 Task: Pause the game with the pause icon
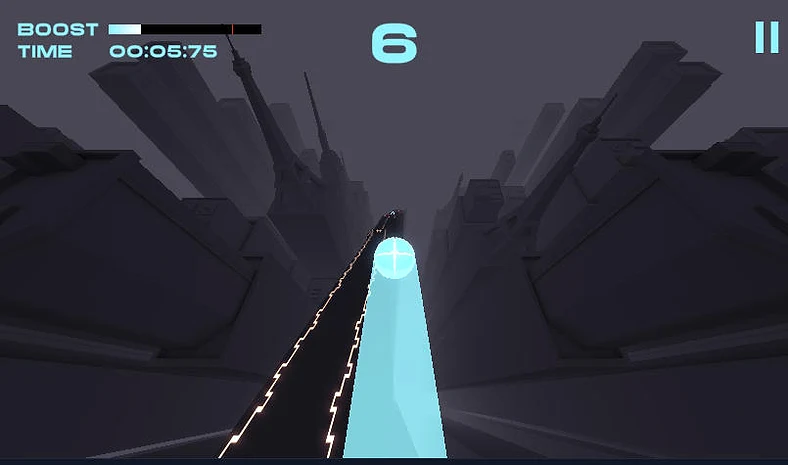[766, 37]
